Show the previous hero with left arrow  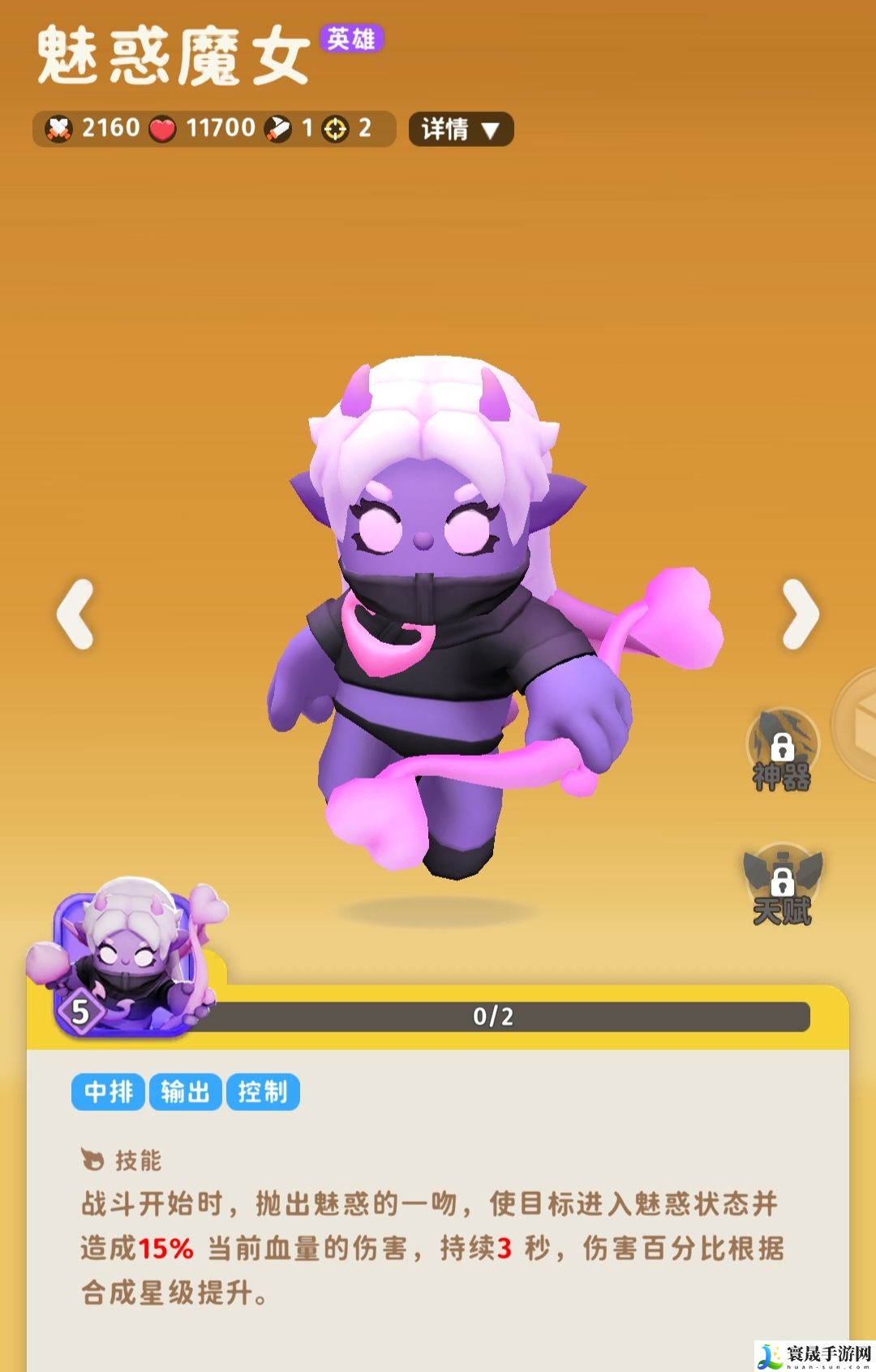(75, 614)
